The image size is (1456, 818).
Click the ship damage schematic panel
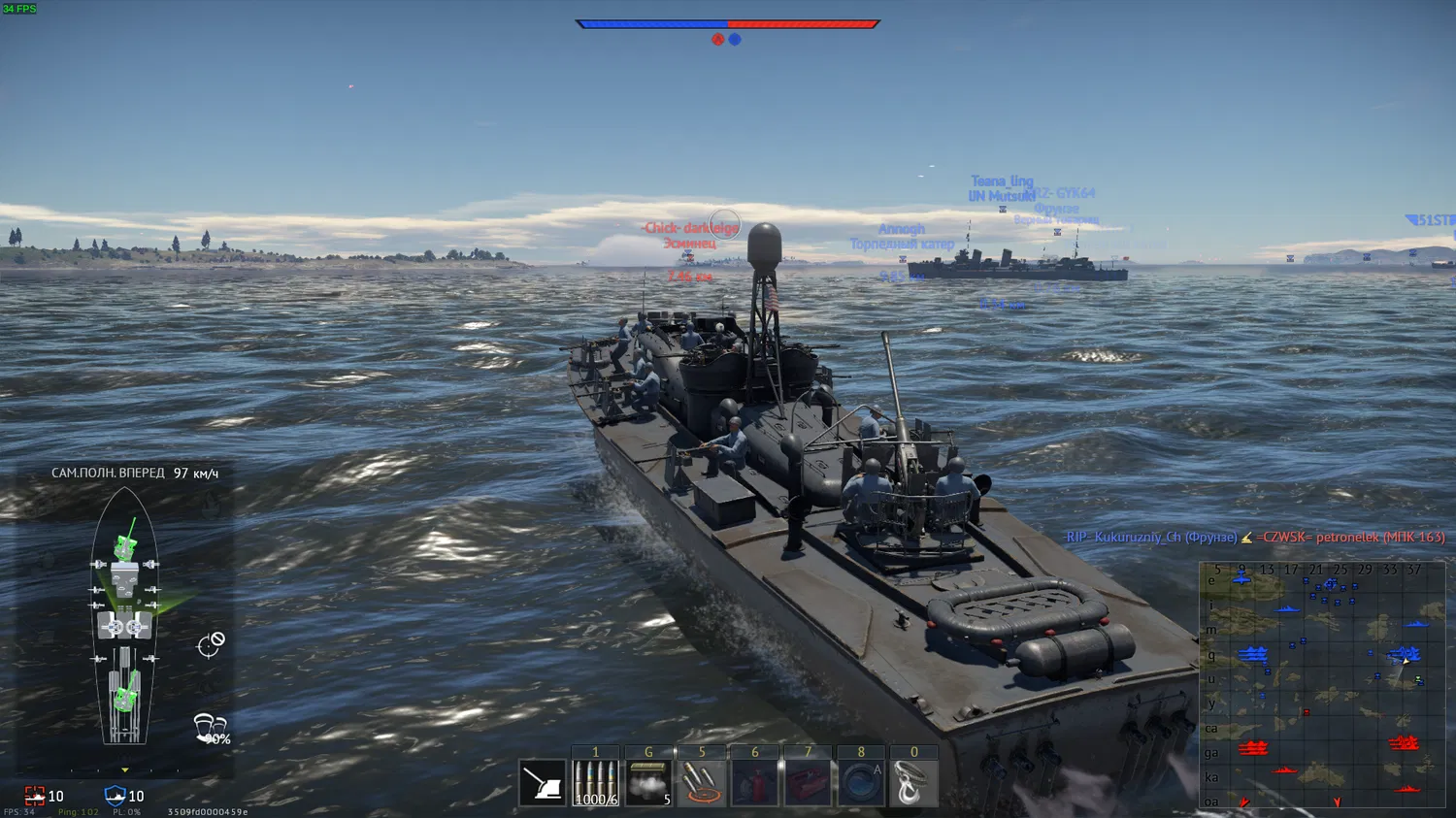124,621
